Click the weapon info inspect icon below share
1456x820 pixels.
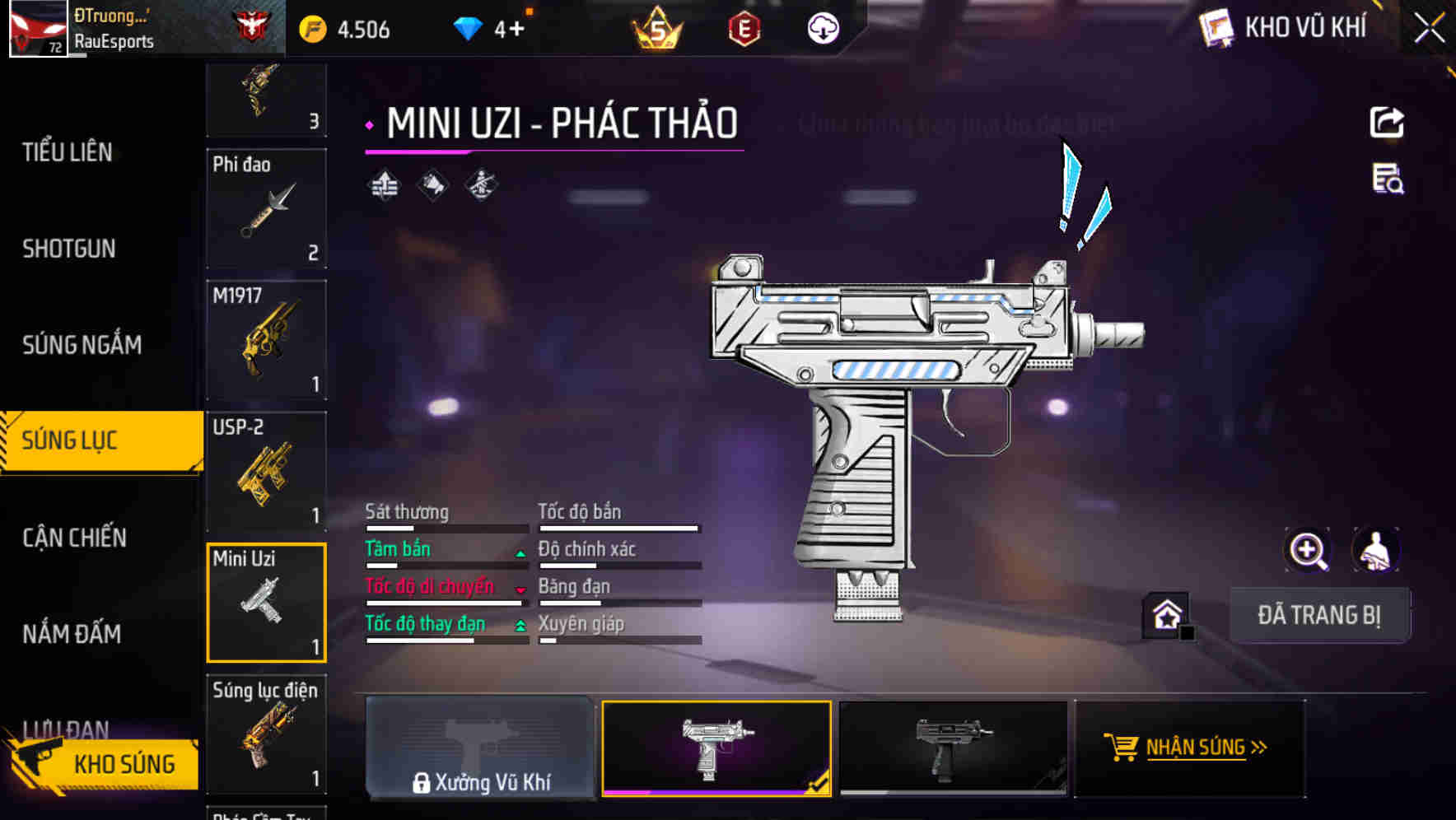pos(1388,183)
